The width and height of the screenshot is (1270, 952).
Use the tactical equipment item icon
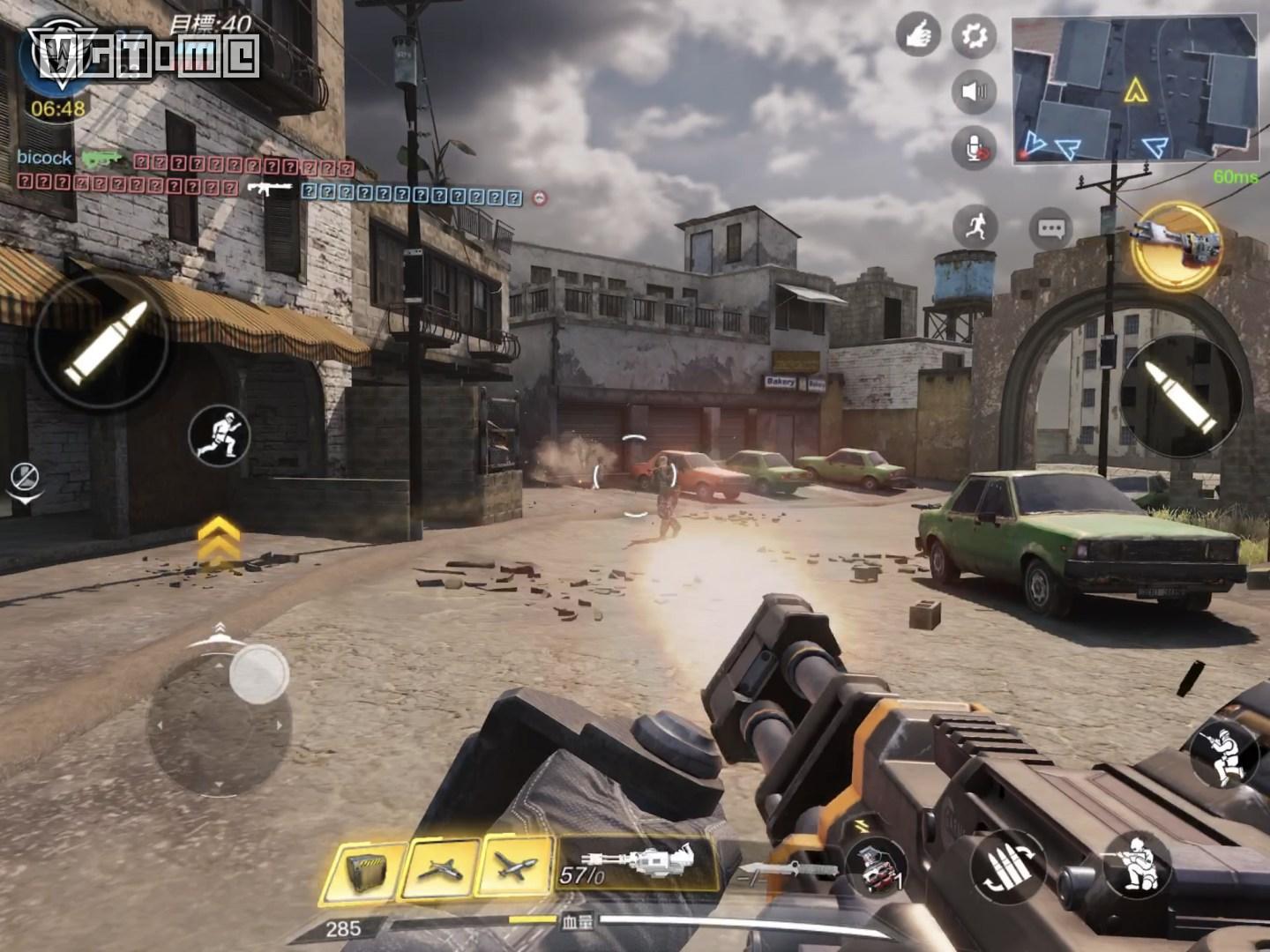click(x=875, y=866)
